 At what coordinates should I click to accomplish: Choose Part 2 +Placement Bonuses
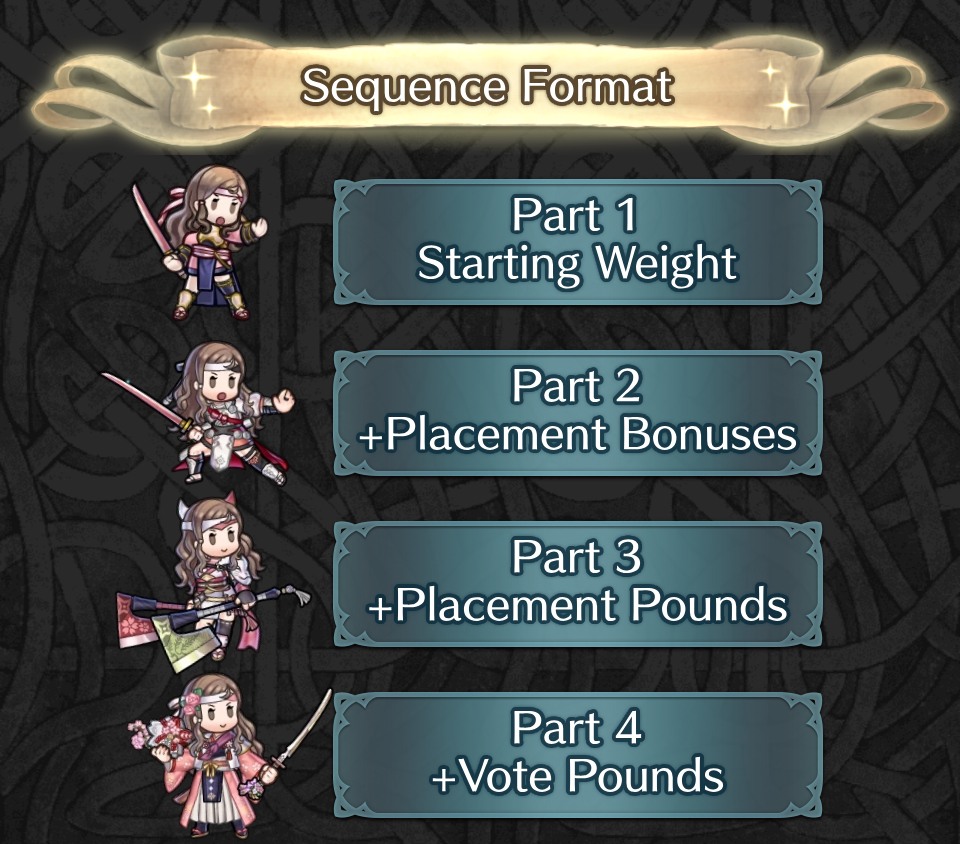coord(577,412)
